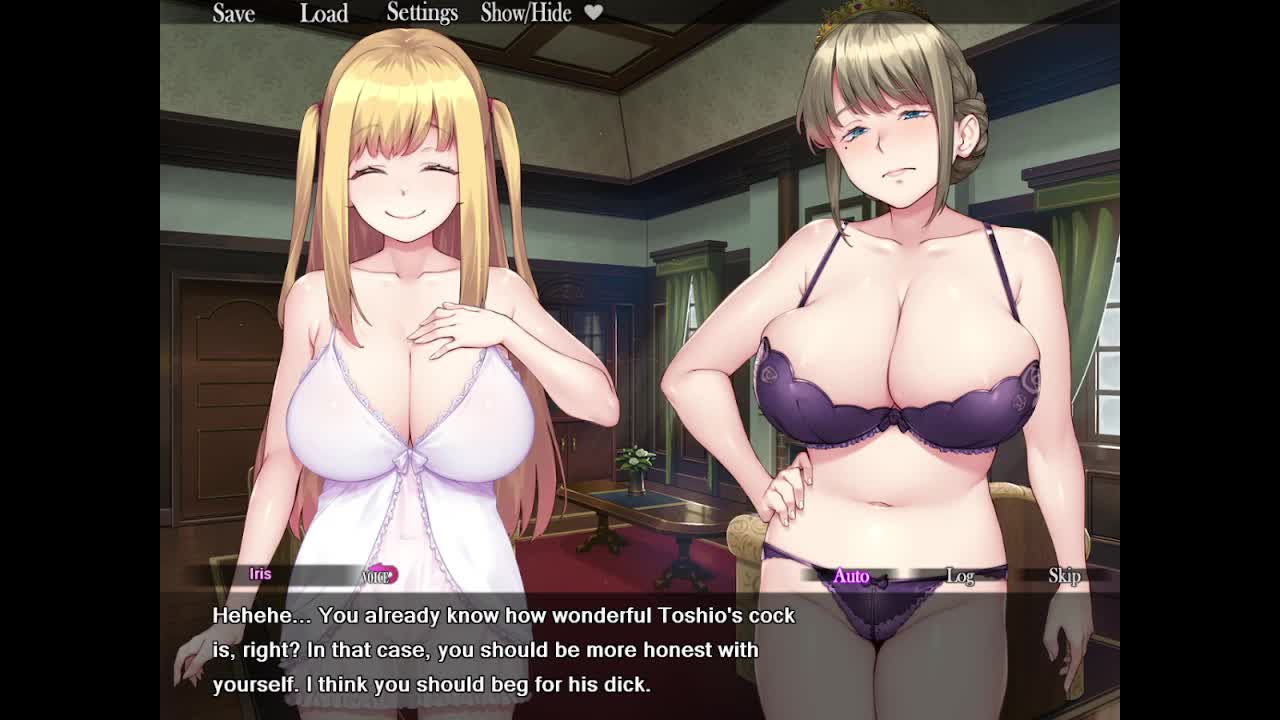
Task: Toggle Auto text advance
Action: click(851, 576)
